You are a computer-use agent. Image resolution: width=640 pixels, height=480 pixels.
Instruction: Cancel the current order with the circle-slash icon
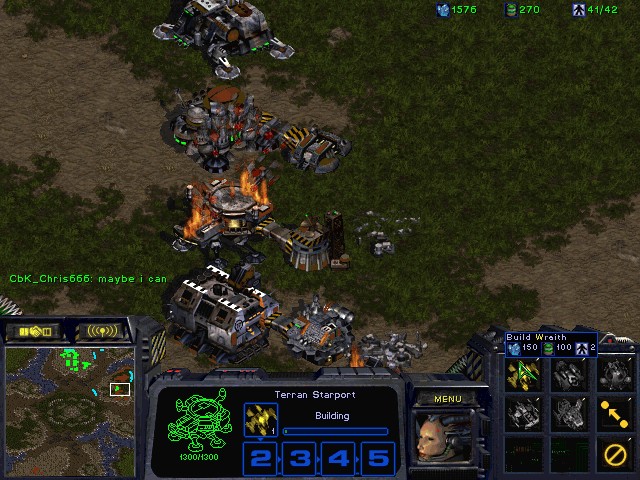click(614, 453)
